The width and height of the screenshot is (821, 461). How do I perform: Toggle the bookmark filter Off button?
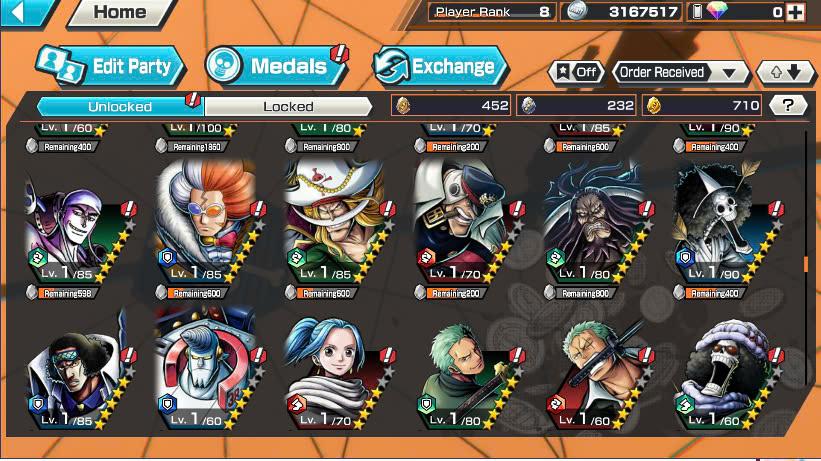pos(576,72)
